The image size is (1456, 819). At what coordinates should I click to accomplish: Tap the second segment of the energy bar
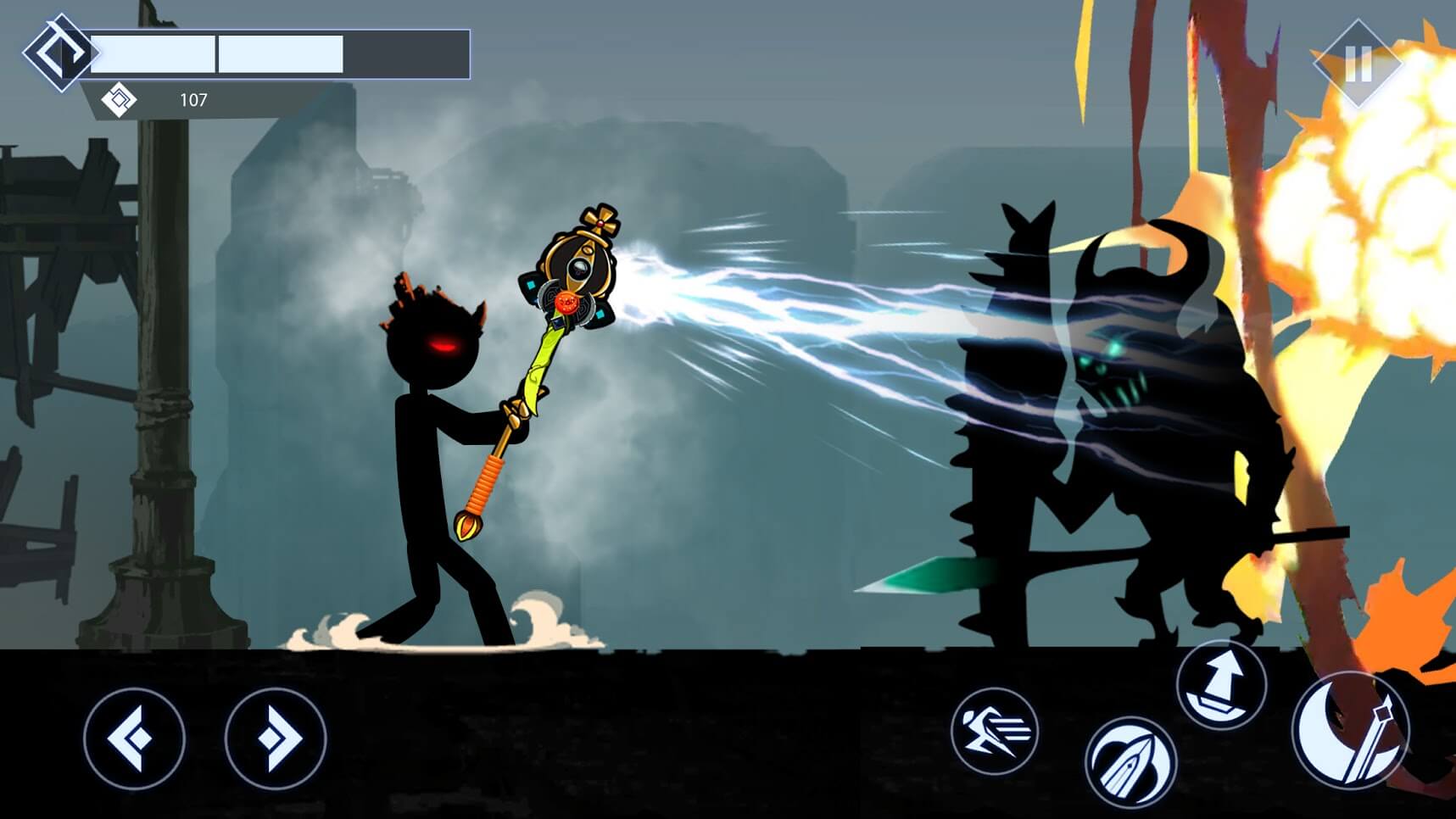click(280, 53)
